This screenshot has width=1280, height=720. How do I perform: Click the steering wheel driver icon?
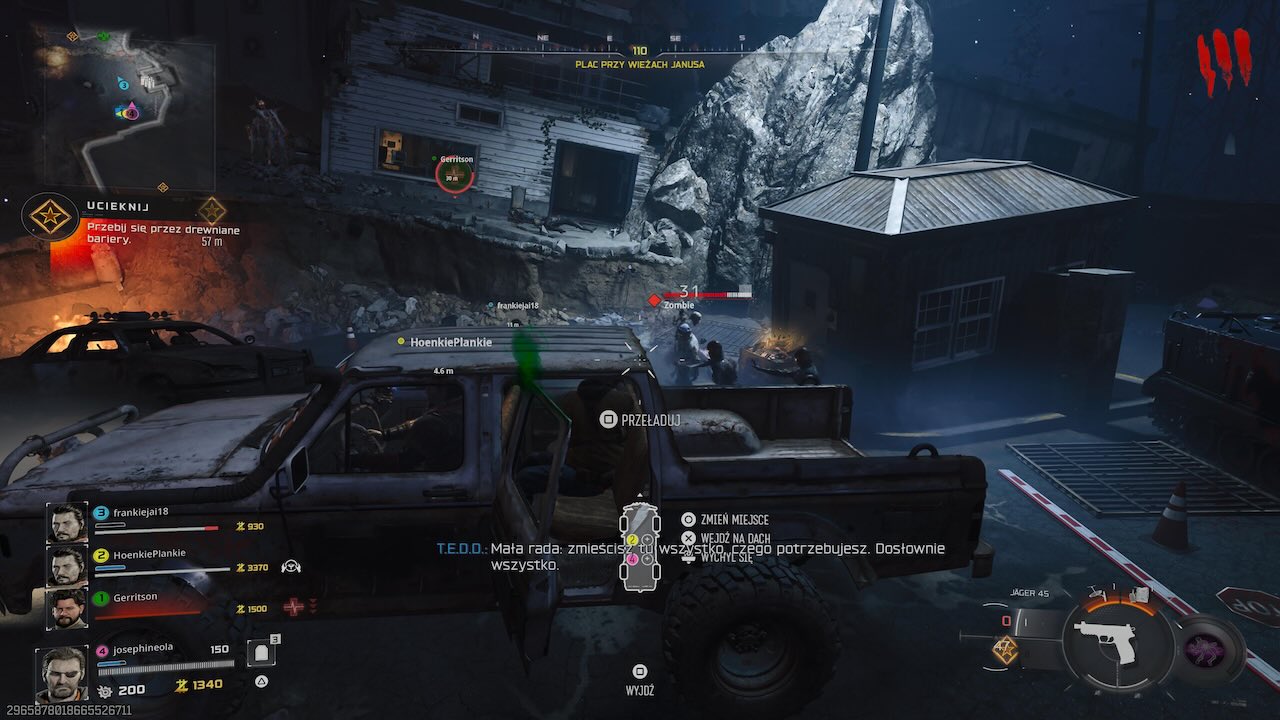tap(290, 567)
